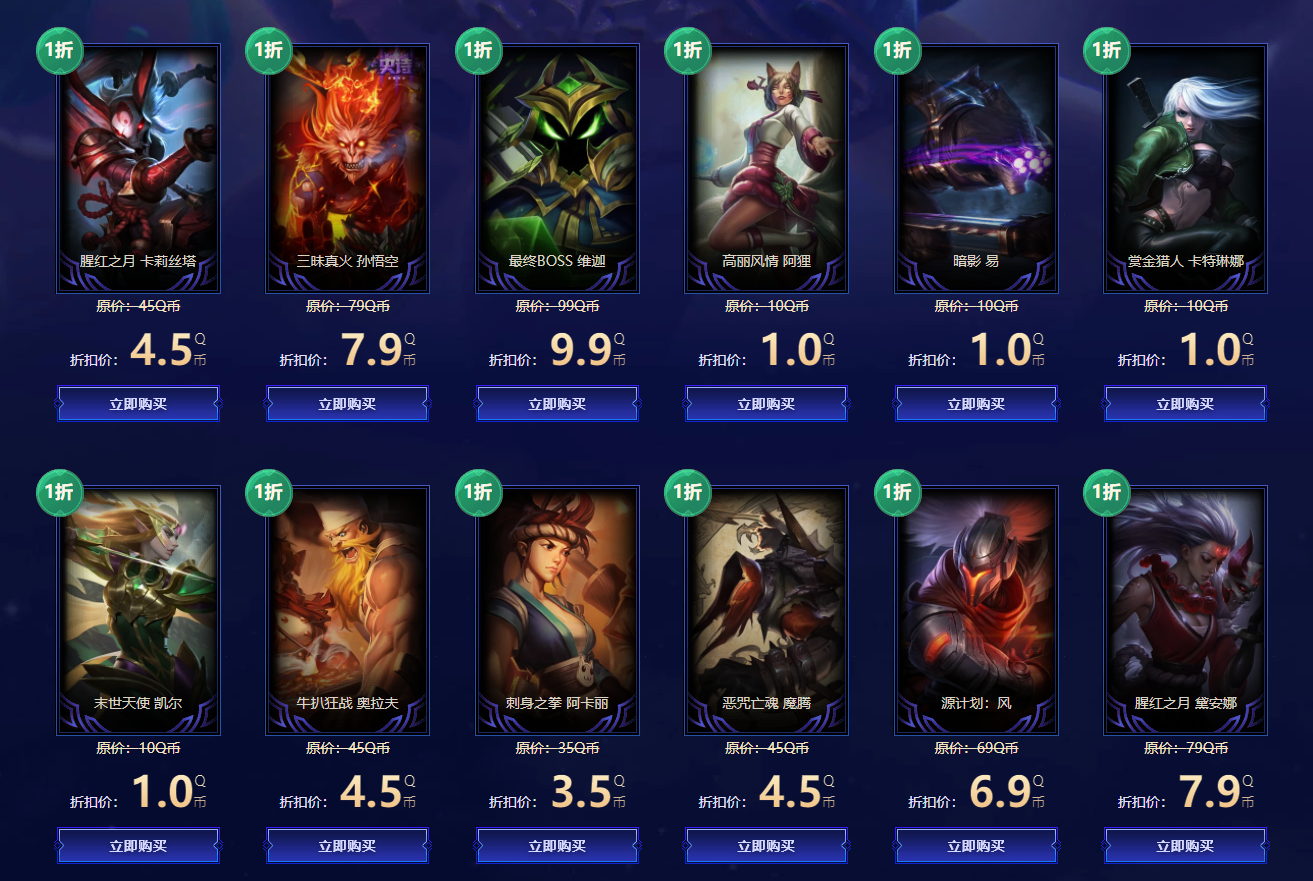This screenshot has width=1313, height=881.
Task: Buy 高丽风情 阿狸 for 1.0 Q币
Action: (x=766, y=404)
